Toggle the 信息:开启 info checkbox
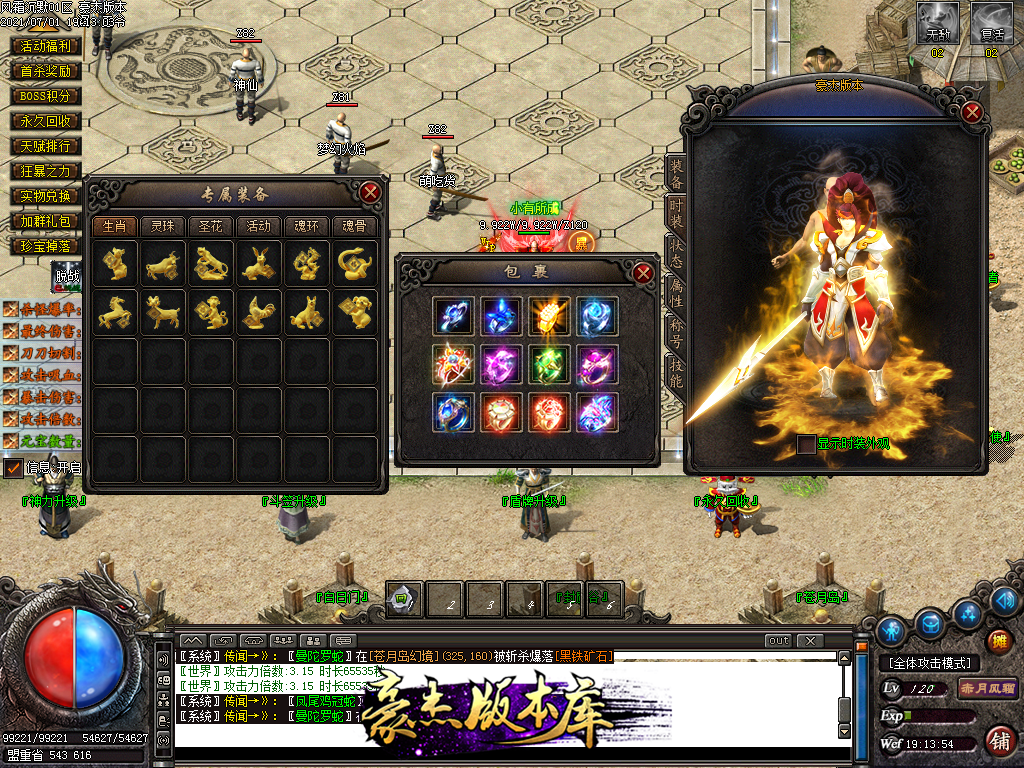 (13, 467)
